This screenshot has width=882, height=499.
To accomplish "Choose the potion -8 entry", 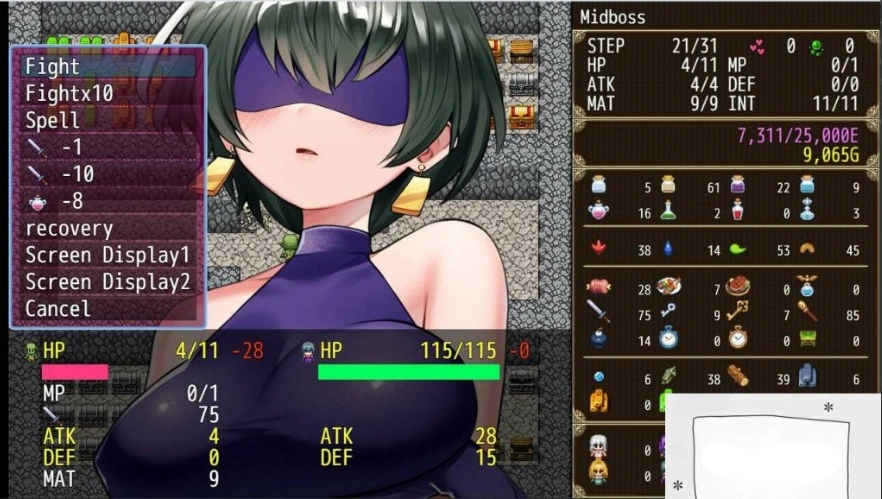I will [107, 201].
